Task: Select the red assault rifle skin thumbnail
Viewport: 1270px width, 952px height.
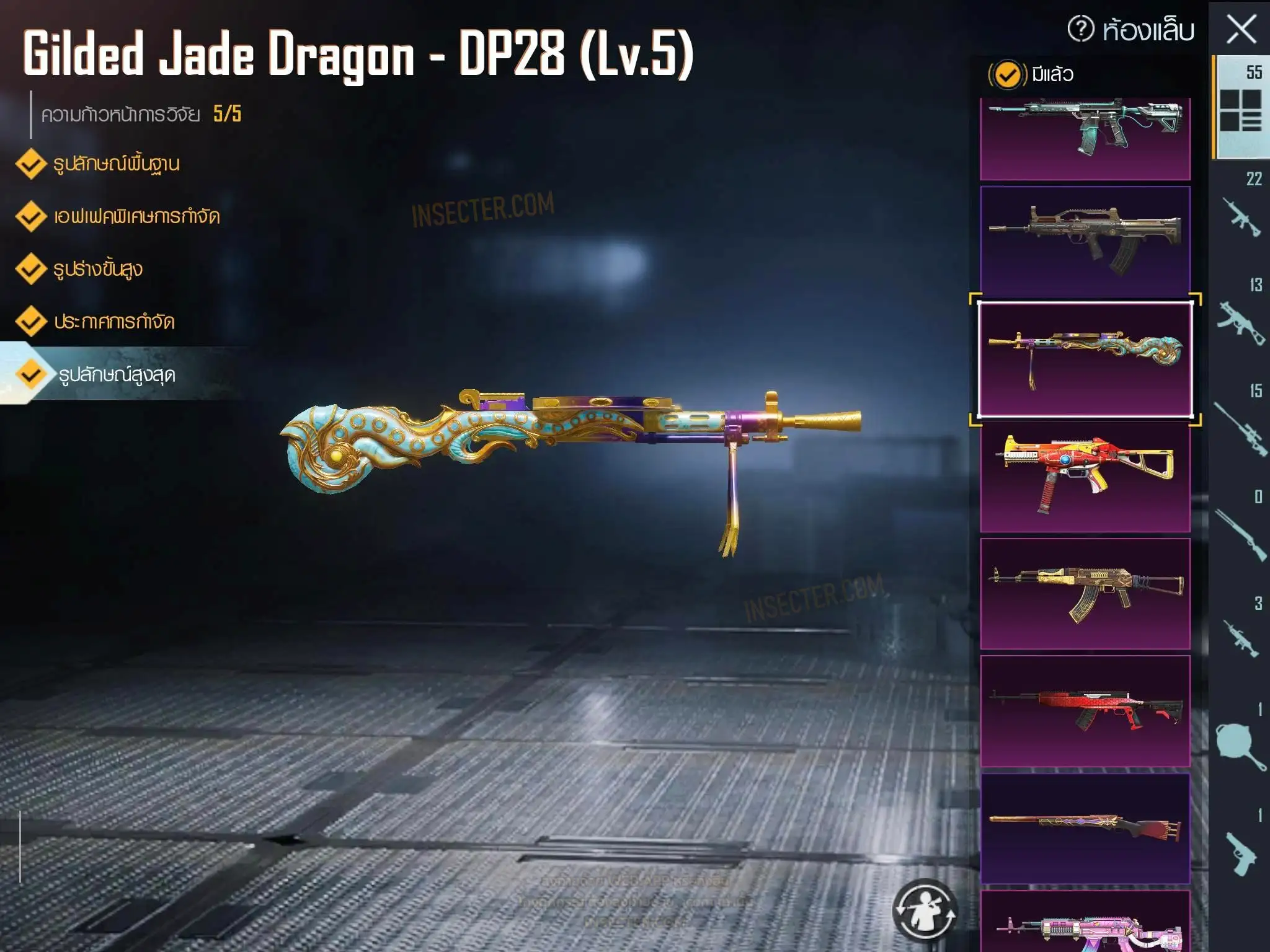Action: pos(1085,711)
